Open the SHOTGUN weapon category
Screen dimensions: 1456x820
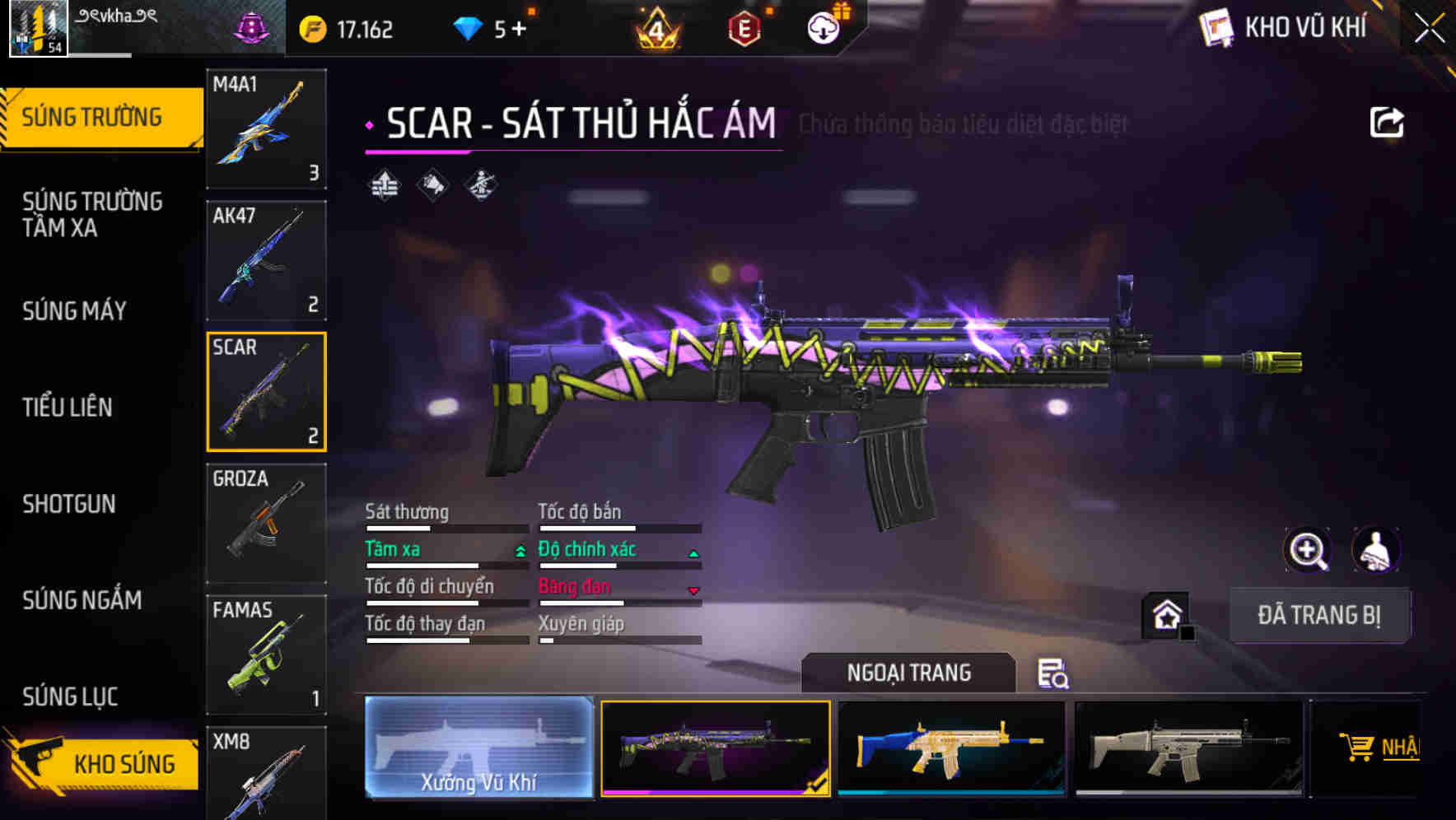pos(69,504)
